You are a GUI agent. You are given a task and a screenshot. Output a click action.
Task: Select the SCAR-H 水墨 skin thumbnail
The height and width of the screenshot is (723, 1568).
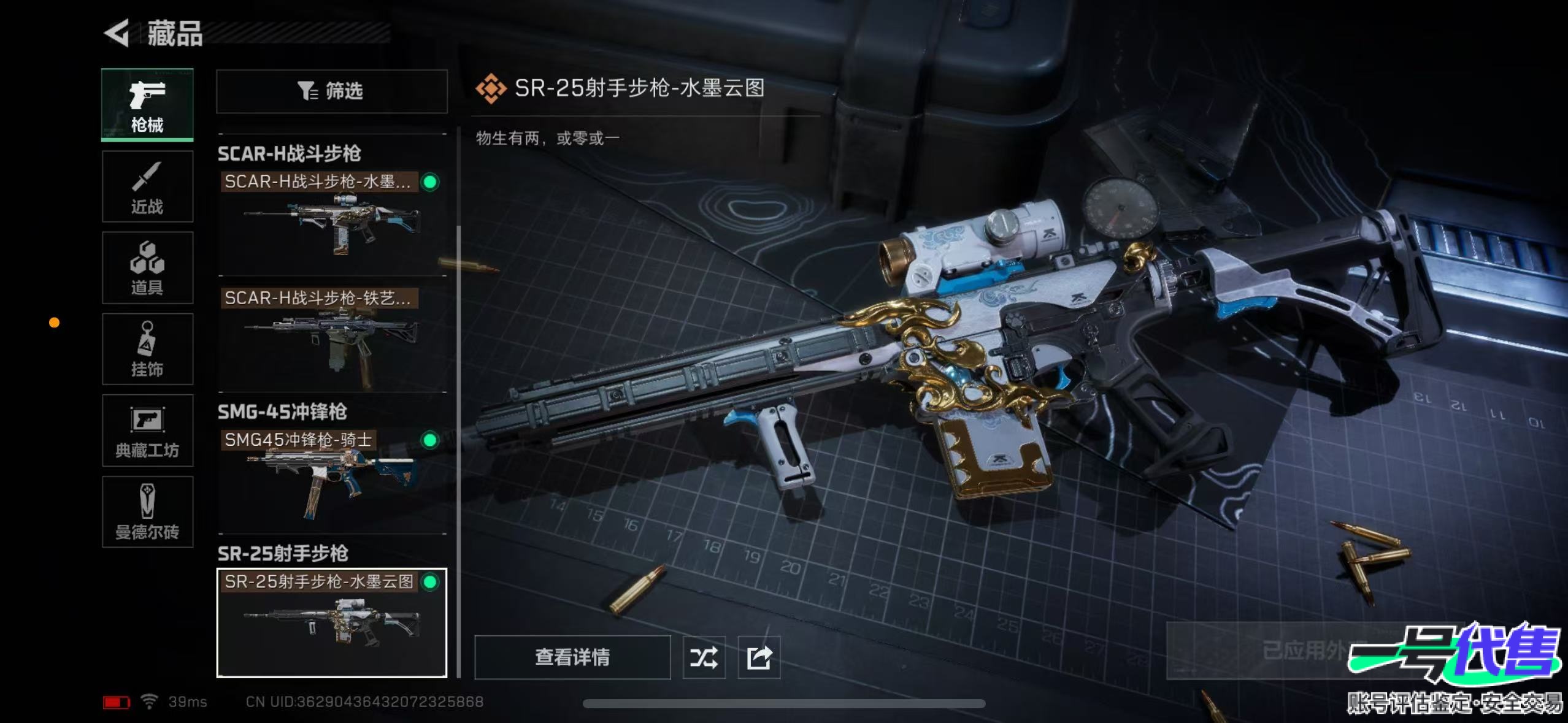point(331,224)
